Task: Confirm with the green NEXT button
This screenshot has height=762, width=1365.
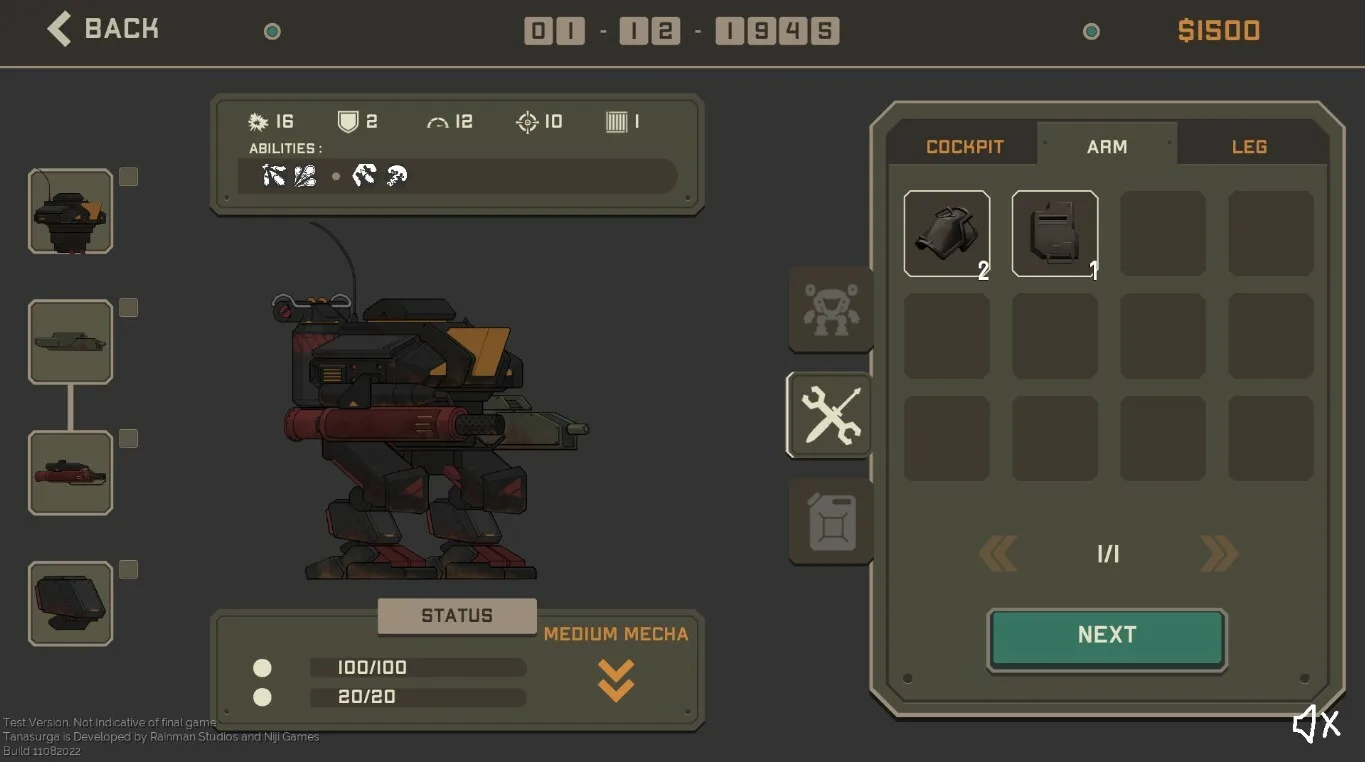Action: point(1106,636)
